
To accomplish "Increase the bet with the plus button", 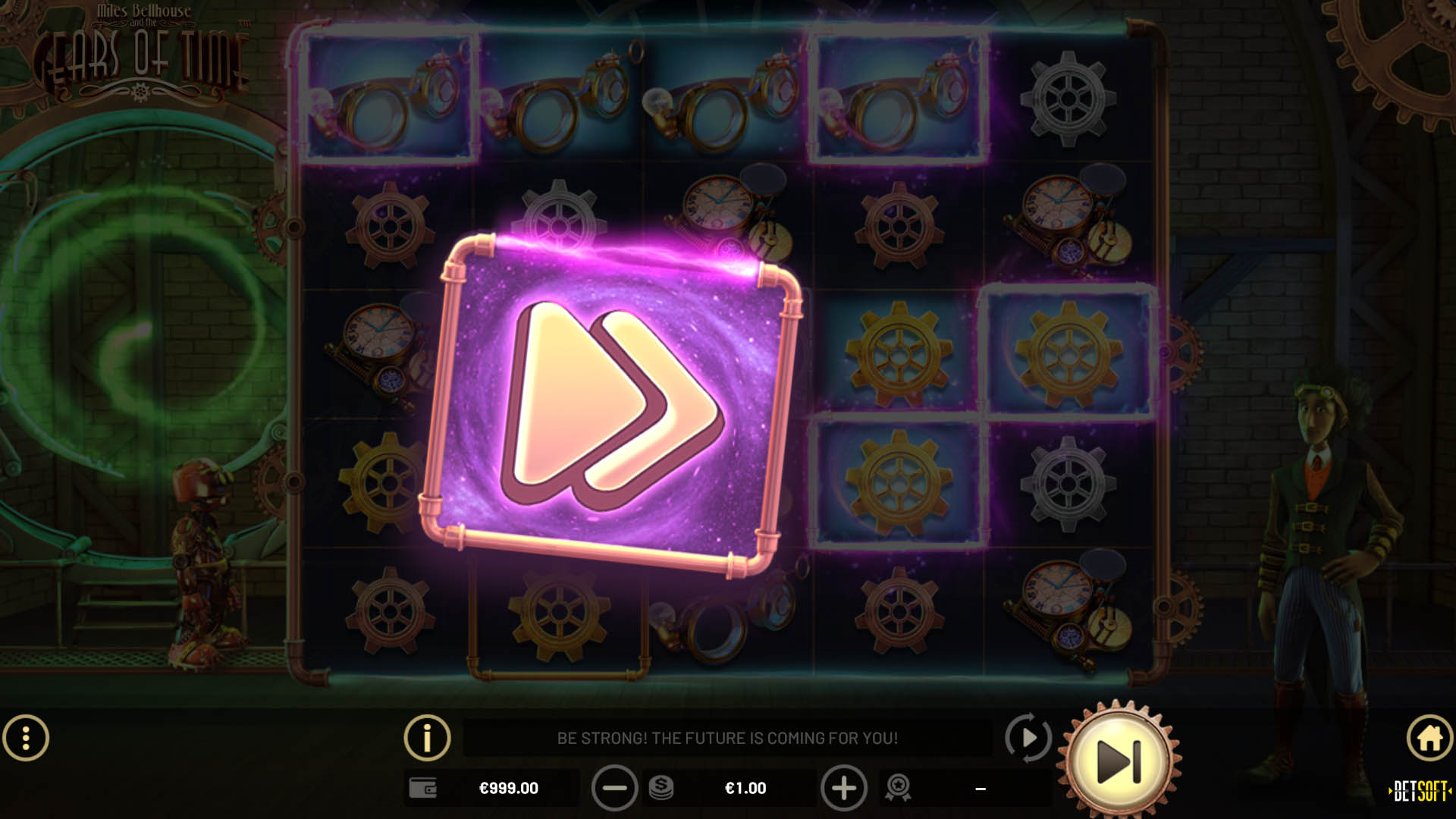I will [844, 788].
